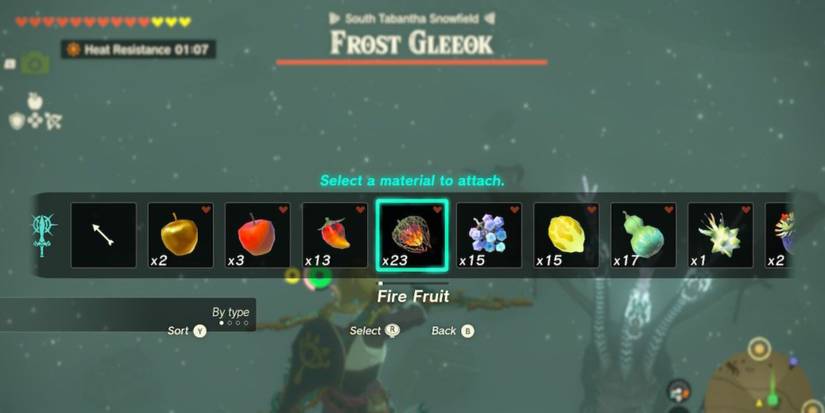Select the red Apple stack of three
This screenshot has width=825, height=413.
pos(258,235)
